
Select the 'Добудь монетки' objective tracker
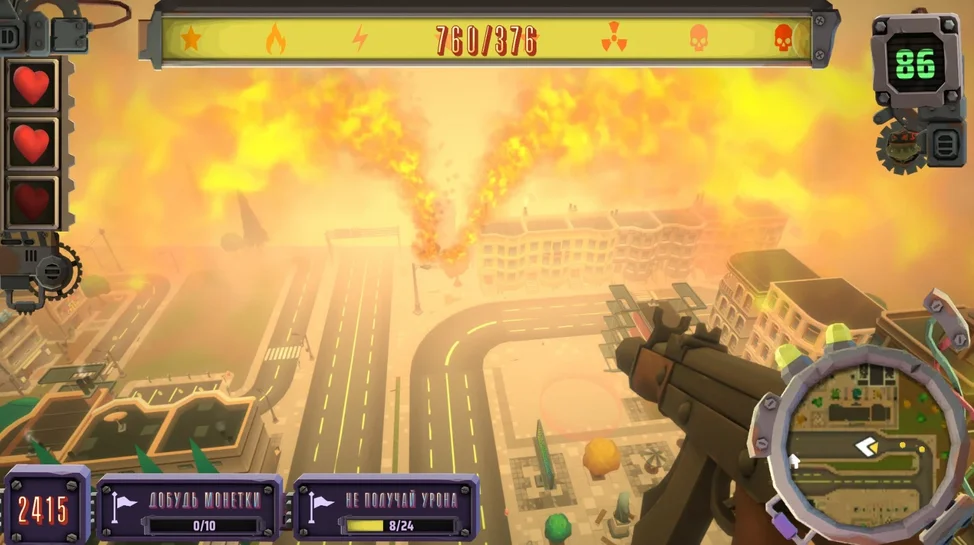pyautogui.click(x=190, y=507)
